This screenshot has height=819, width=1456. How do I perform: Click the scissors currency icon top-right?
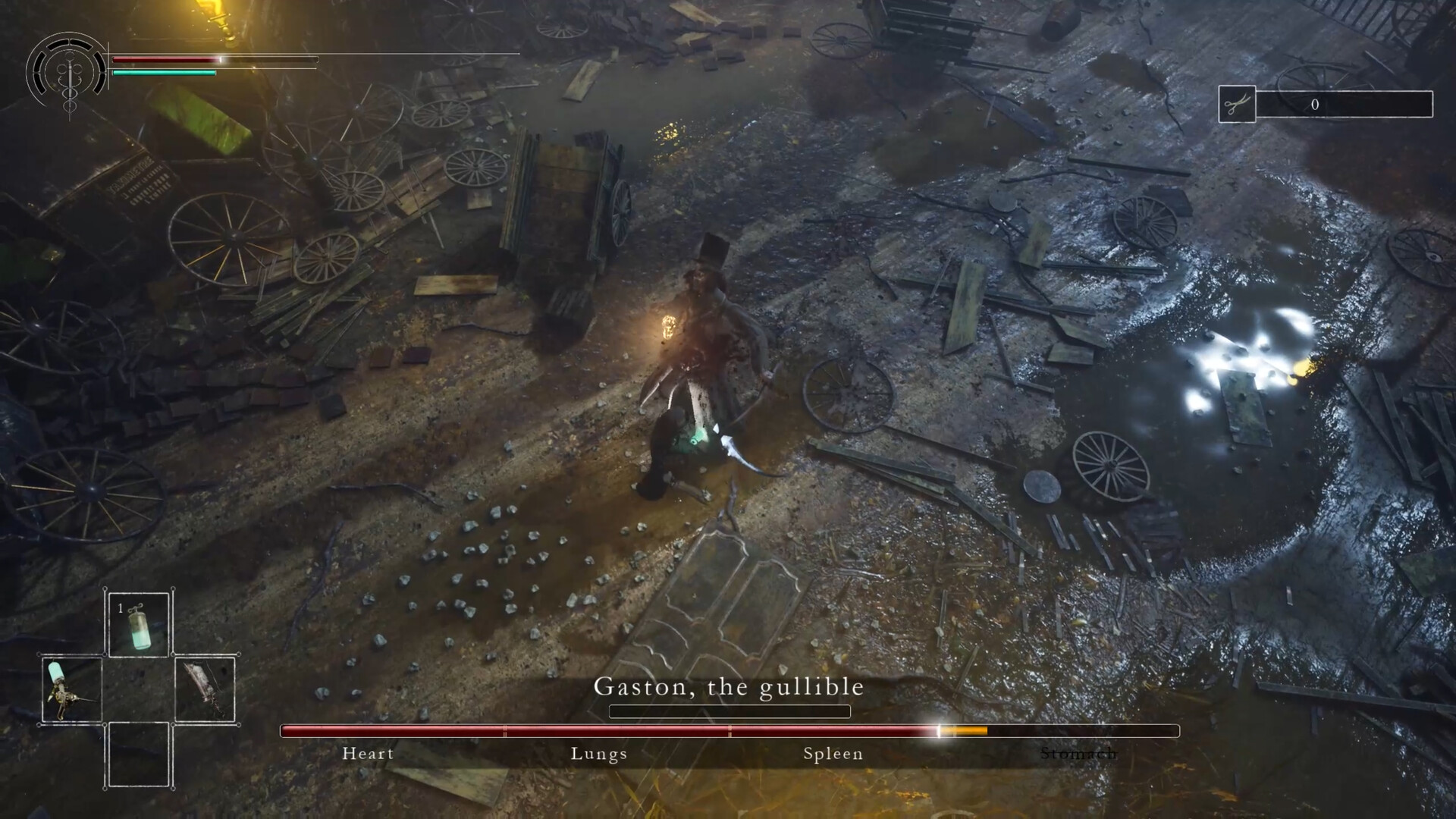1238,105
